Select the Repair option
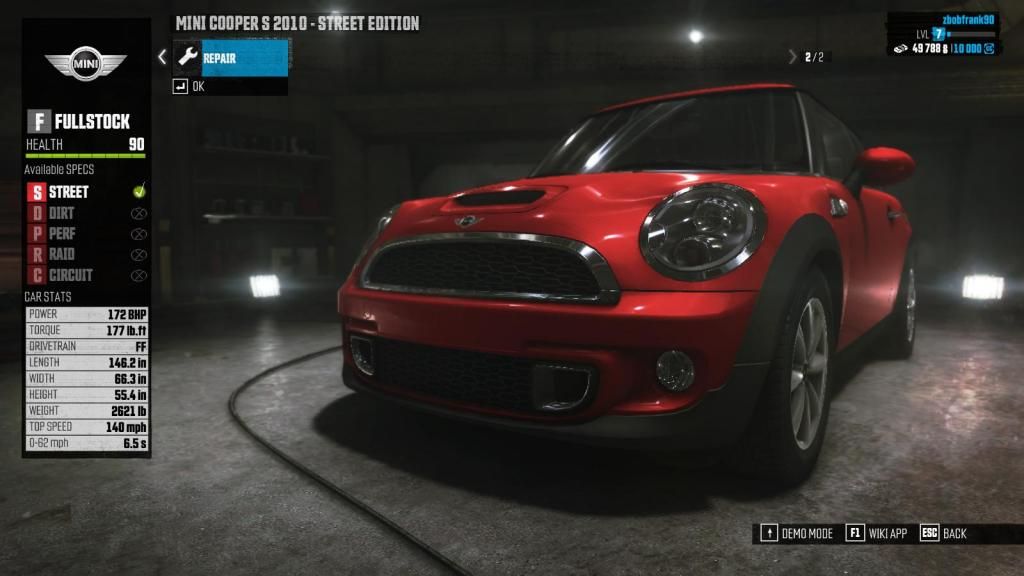This screenshot has width=1024, height=576. pos(231,58)
